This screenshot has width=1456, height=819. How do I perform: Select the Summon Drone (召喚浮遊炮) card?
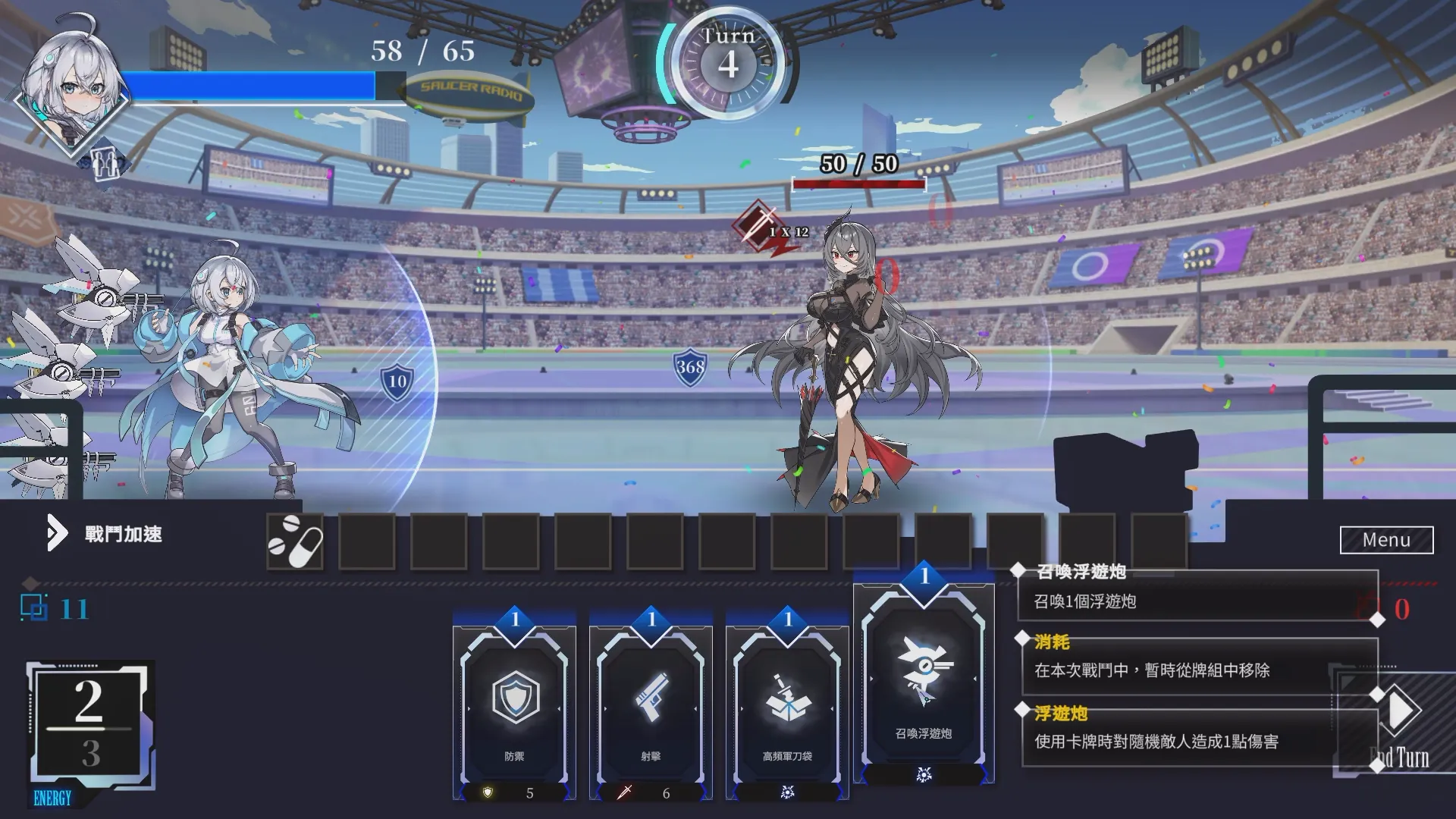[x=924, y=682]
